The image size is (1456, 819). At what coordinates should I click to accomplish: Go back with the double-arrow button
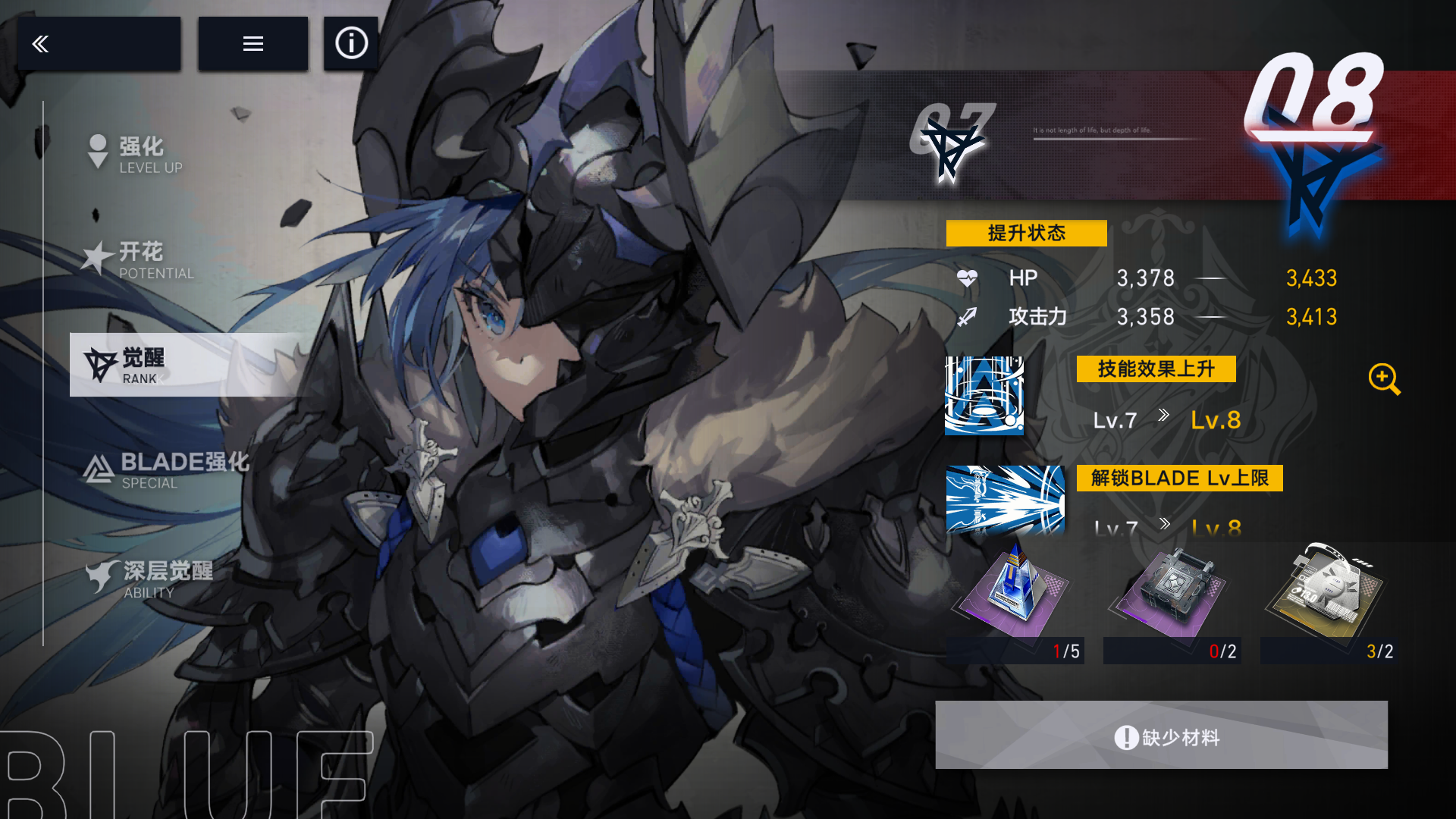tap(99, 44)
